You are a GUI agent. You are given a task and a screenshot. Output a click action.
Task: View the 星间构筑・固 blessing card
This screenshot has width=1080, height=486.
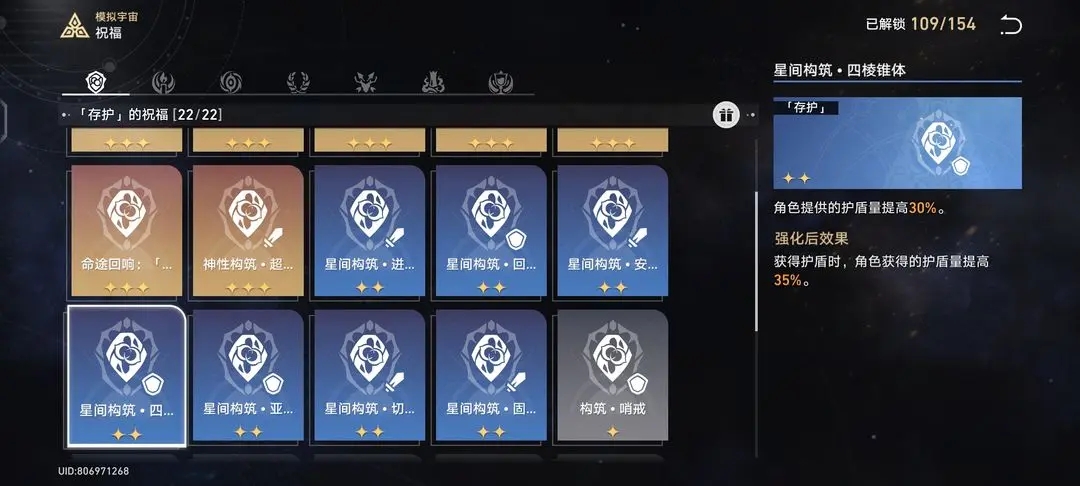pos(491,376)
